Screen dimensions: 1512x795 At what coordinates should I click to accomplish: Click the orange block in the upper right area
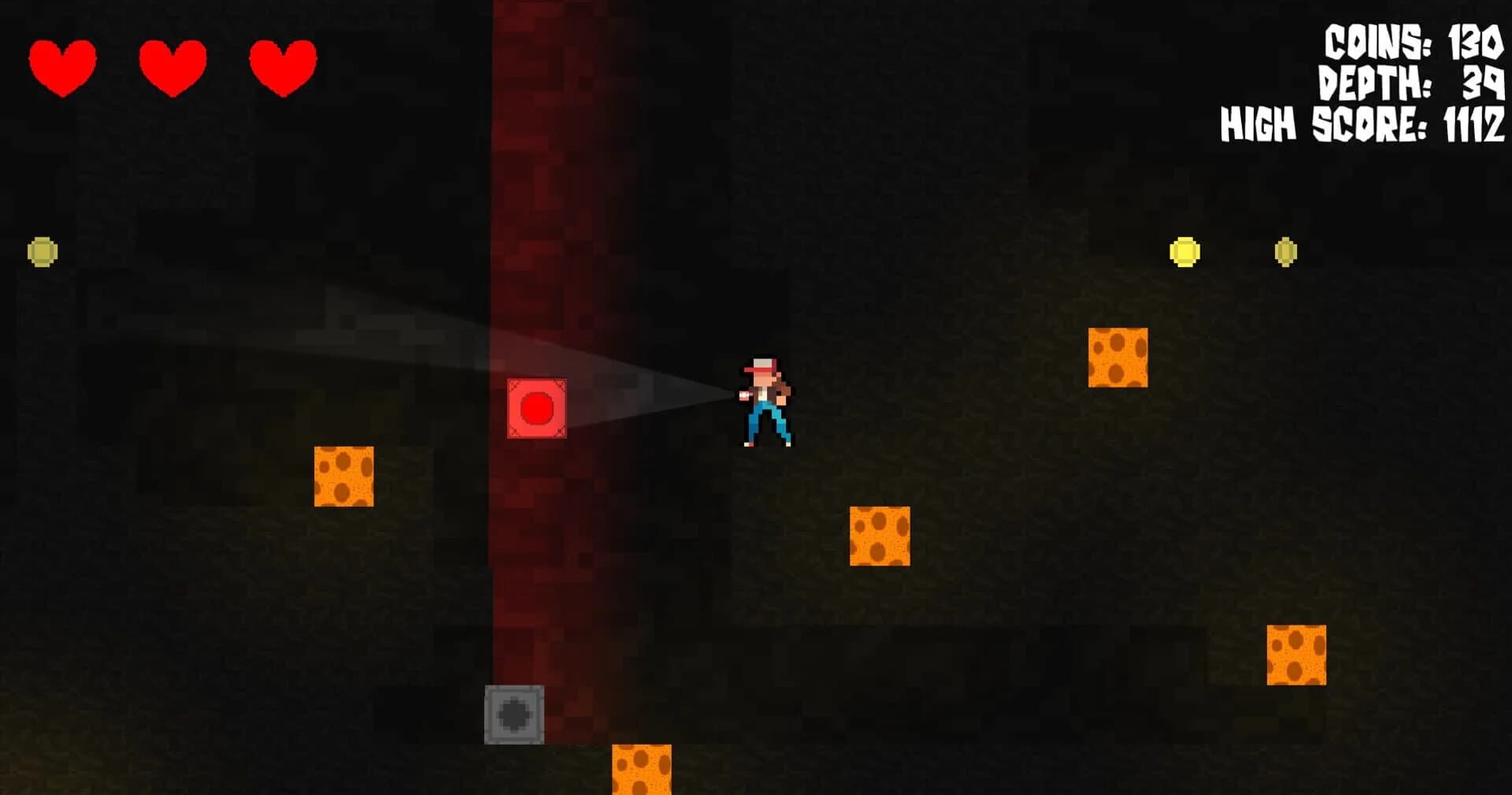[x=1117, y=358]
